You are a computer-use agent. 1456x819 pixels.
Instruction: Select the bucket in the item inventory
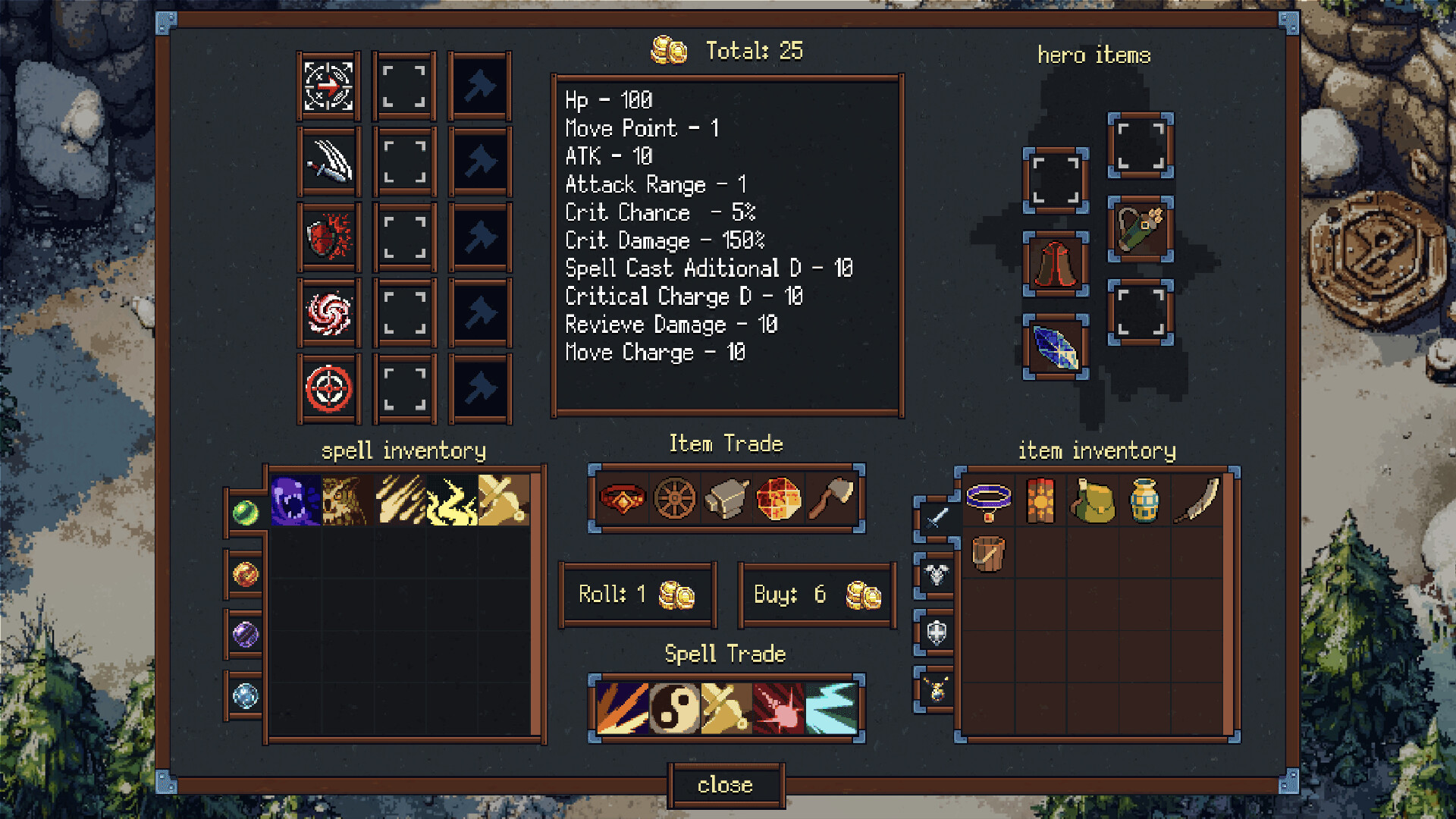click(x=987, y=554)
